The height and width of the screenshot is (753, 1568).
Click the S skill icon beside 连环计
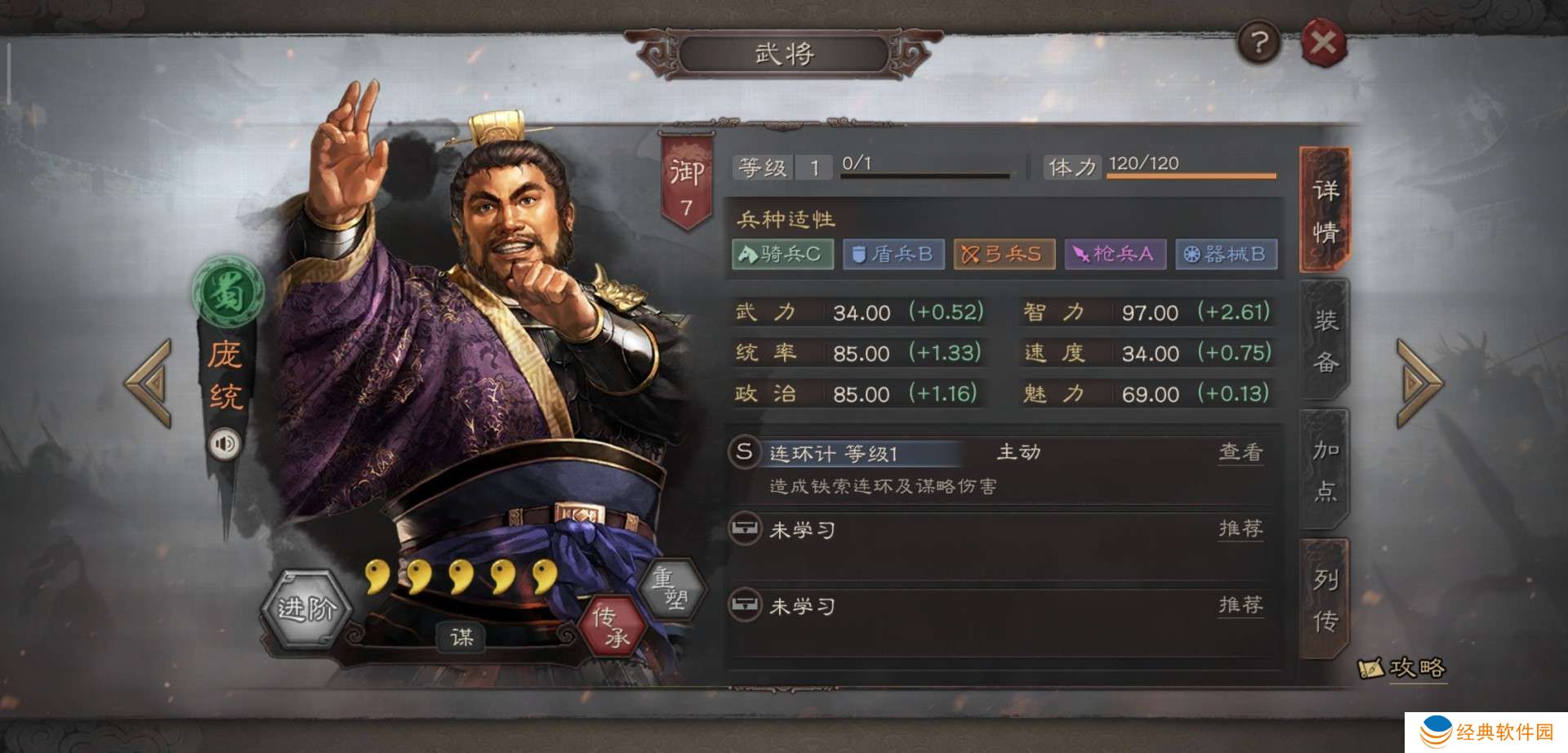coord(744,454)
